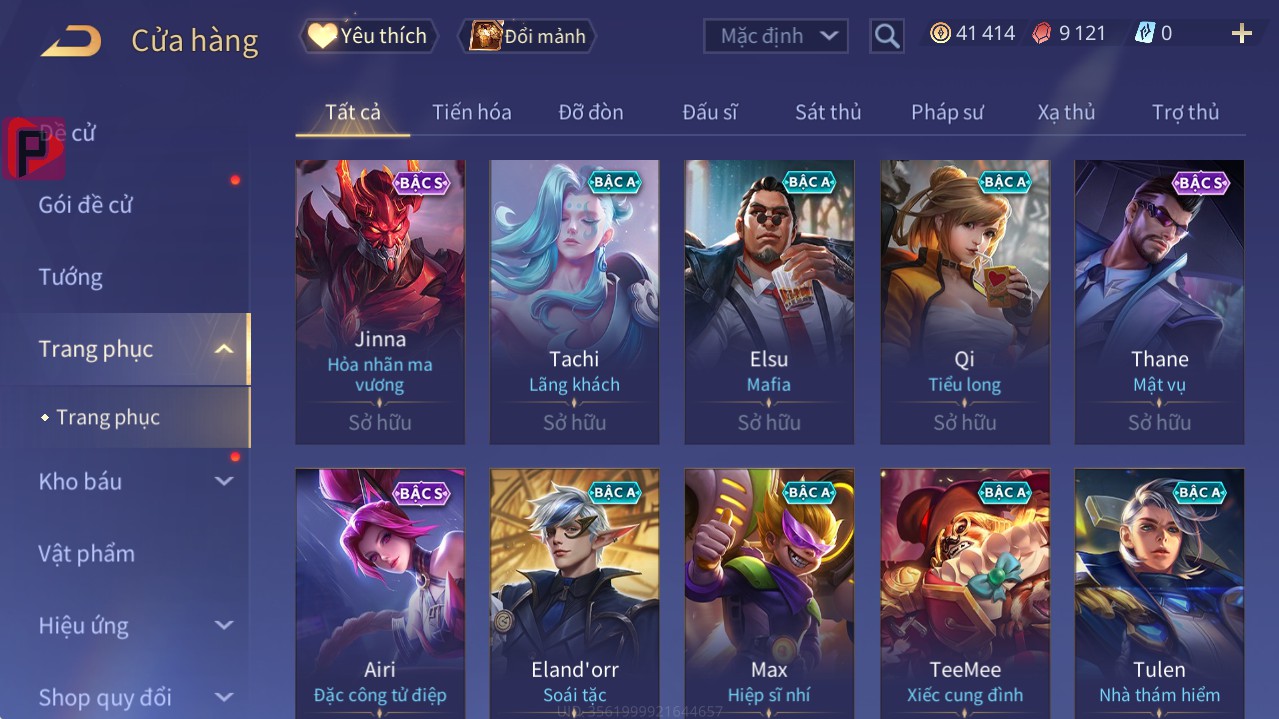Screen dimensions: 1279x719
Task: Pick the Airi Đặc công tử điệp card
Action: click(x=380, y=590)
